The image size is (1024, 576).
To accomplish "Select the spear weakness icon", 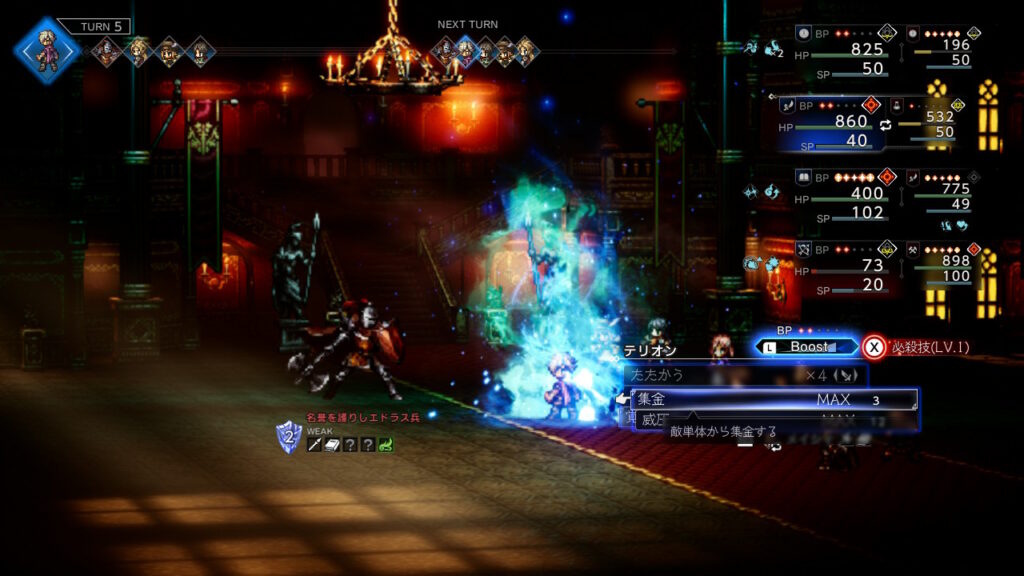I will pyautogui.click(x=314, y=445).
